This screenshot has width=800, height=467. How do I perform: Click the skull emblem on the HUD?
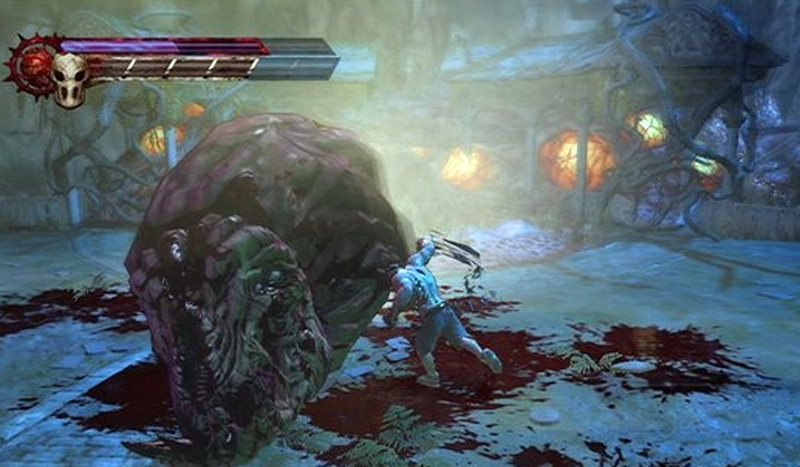click(x=69, y=78)
